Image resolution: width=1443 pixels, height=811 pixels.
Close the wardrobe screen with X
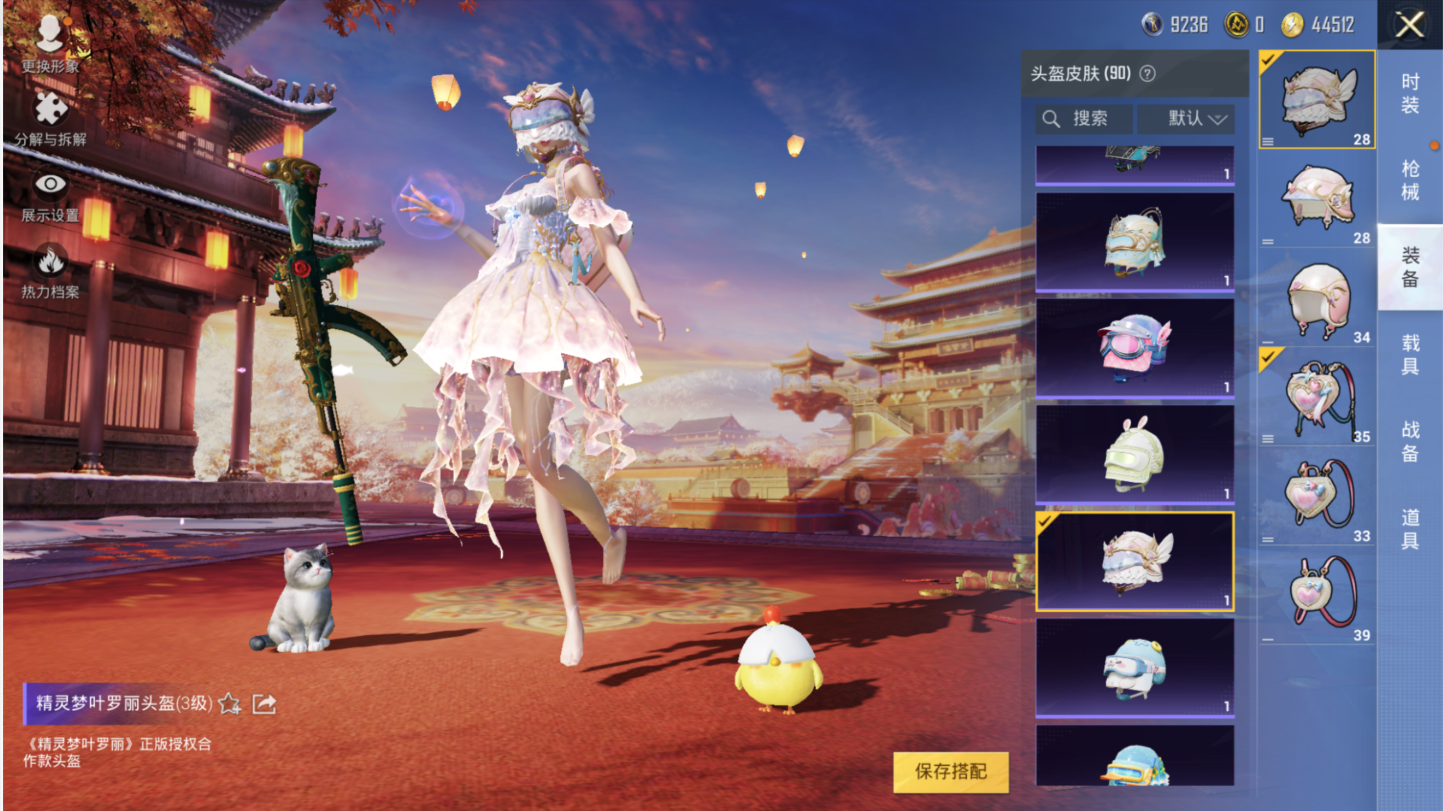(x=1409, y=25)
